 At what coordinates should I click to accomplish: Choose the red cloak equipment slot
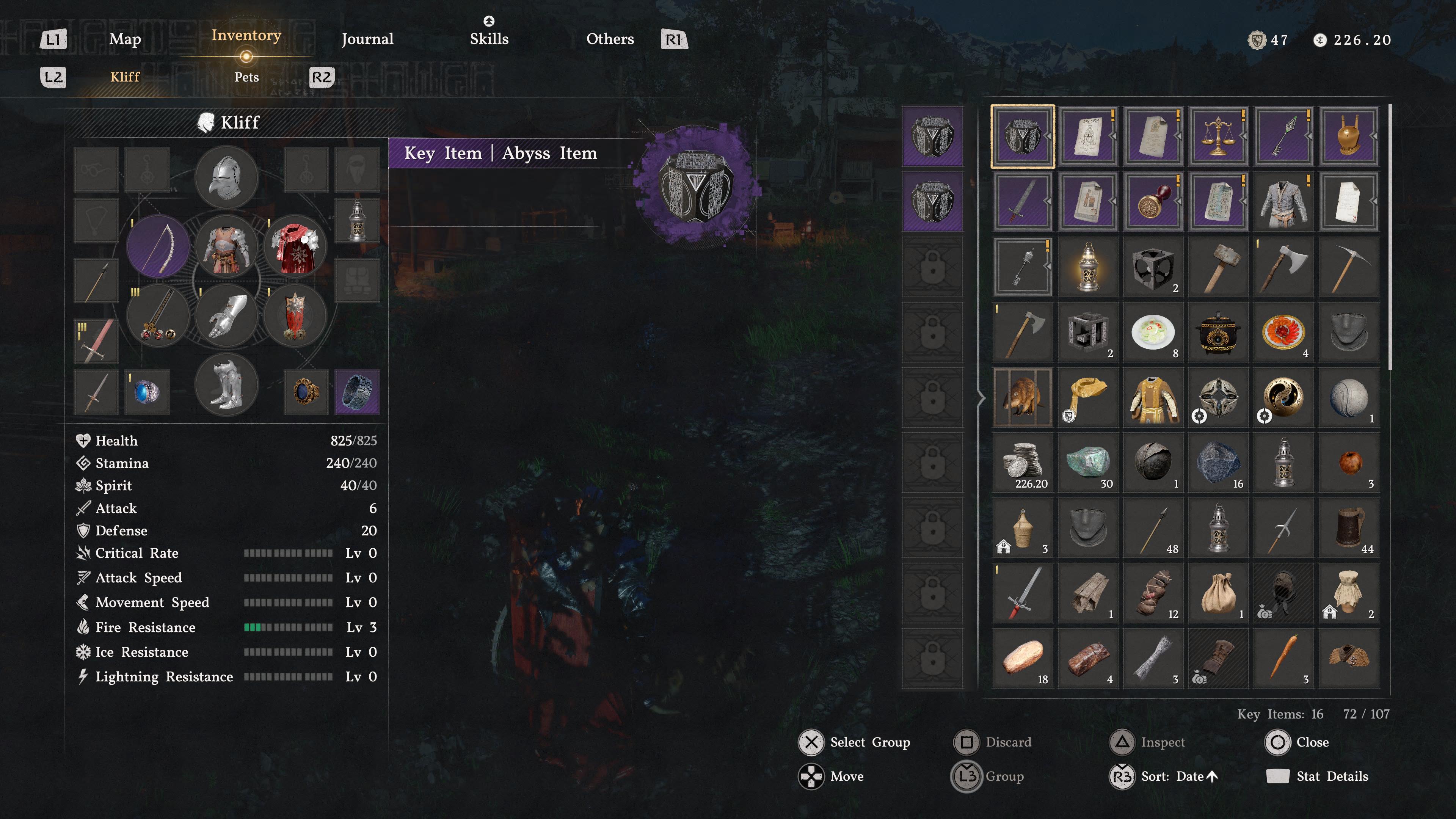click(295, 246)
